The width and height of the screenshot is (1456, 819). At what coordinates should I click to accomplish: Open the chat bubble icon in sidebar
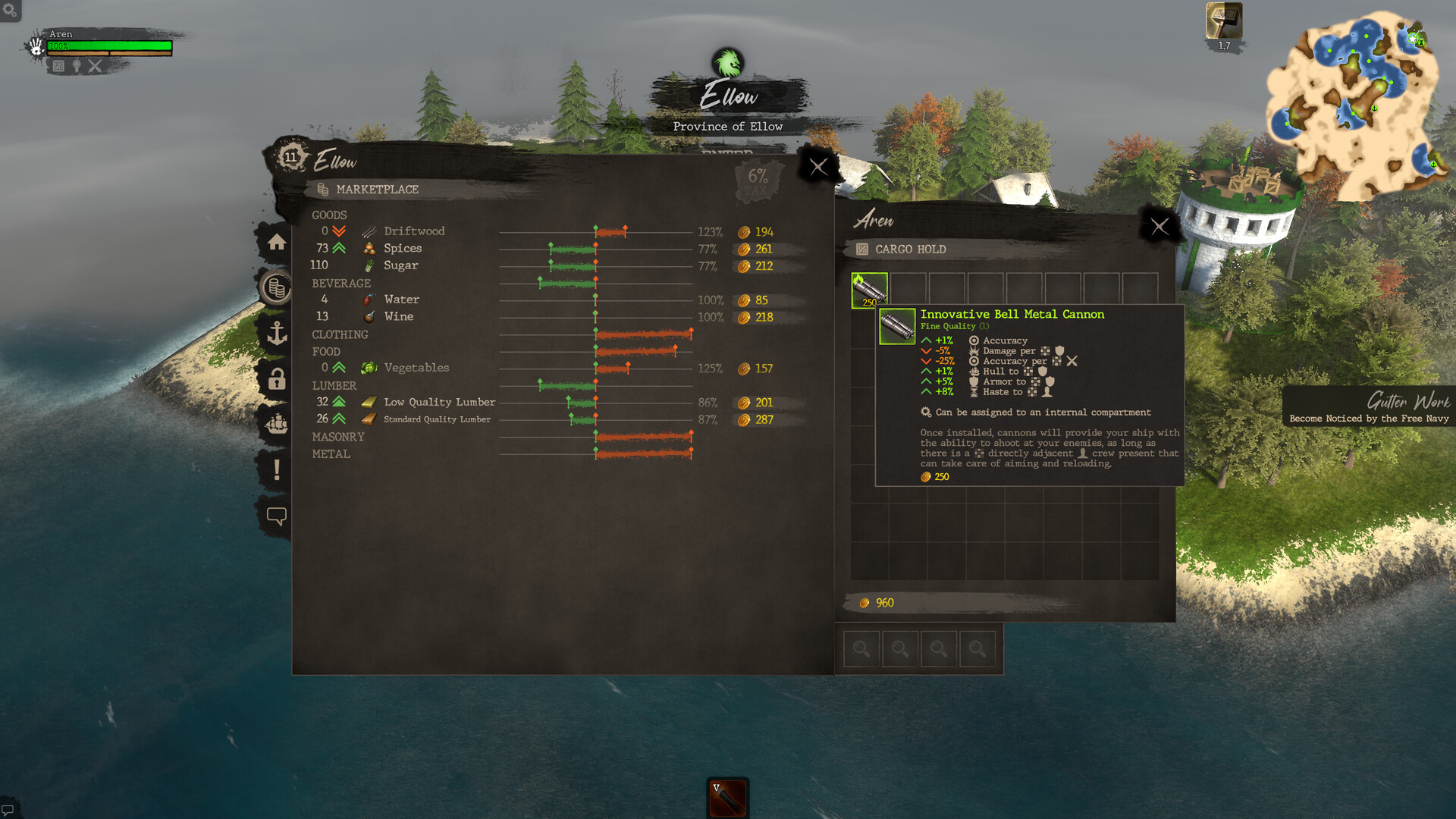click(x=278, y=515)
